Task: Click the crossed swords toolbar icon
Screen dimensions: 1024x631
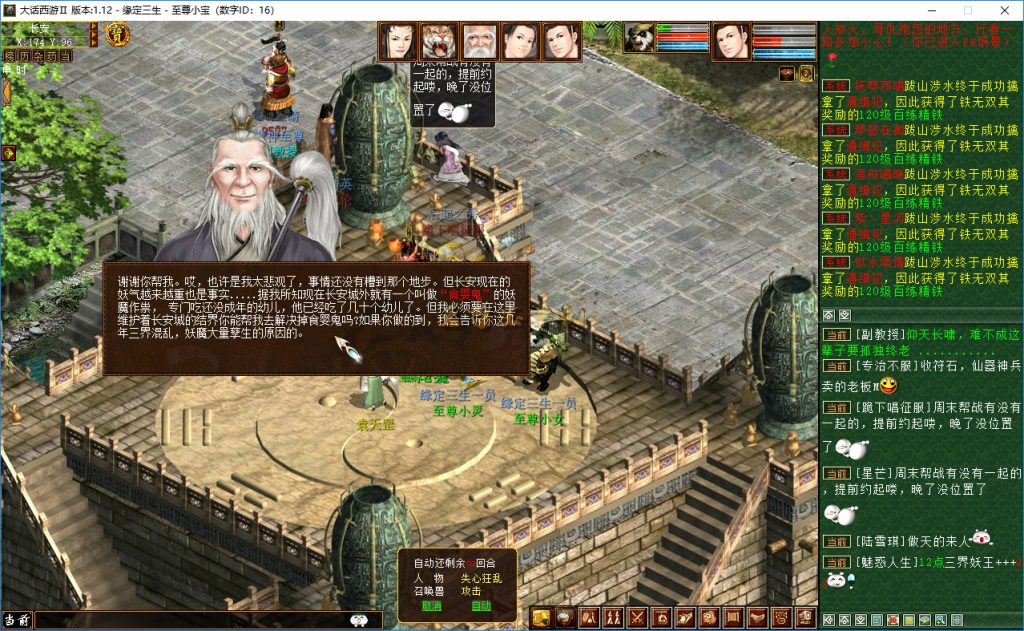Action: click(x=636, y=617)
